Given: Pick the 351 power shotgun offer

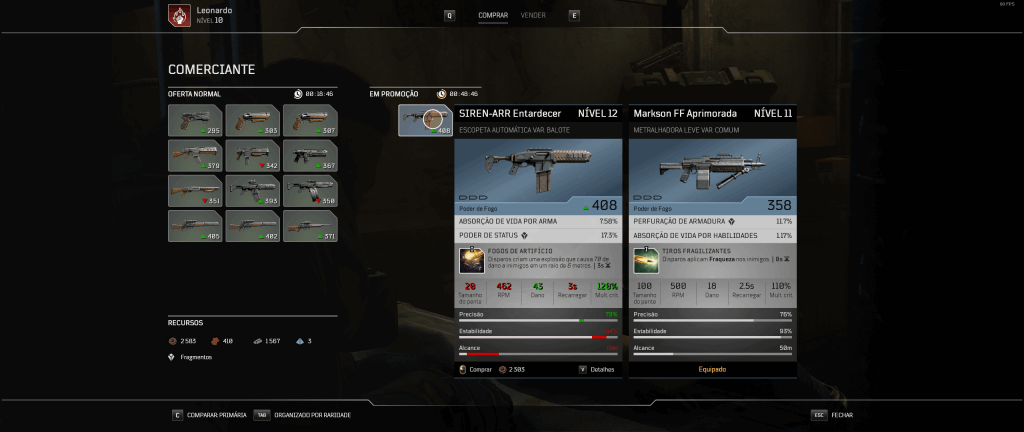Looking at the screenshot, I should (195, 190).
